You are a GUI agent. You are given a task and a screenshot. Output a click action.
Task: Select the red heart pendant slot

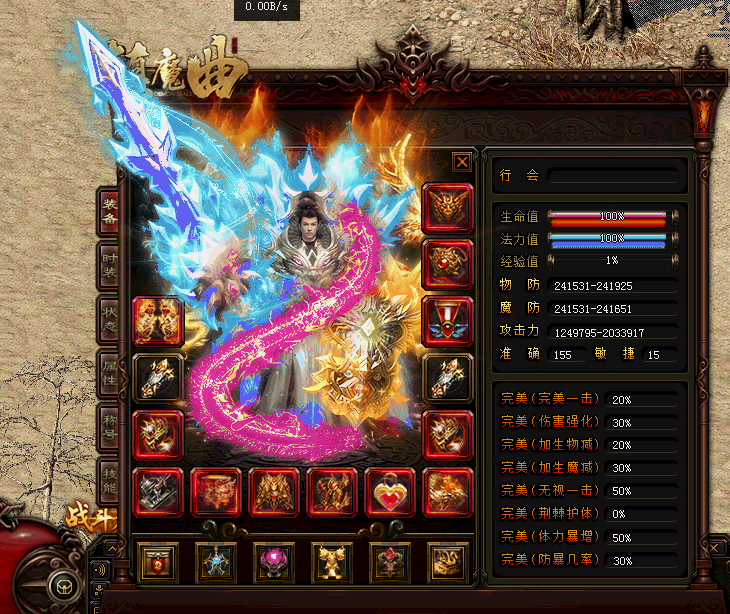389,492
